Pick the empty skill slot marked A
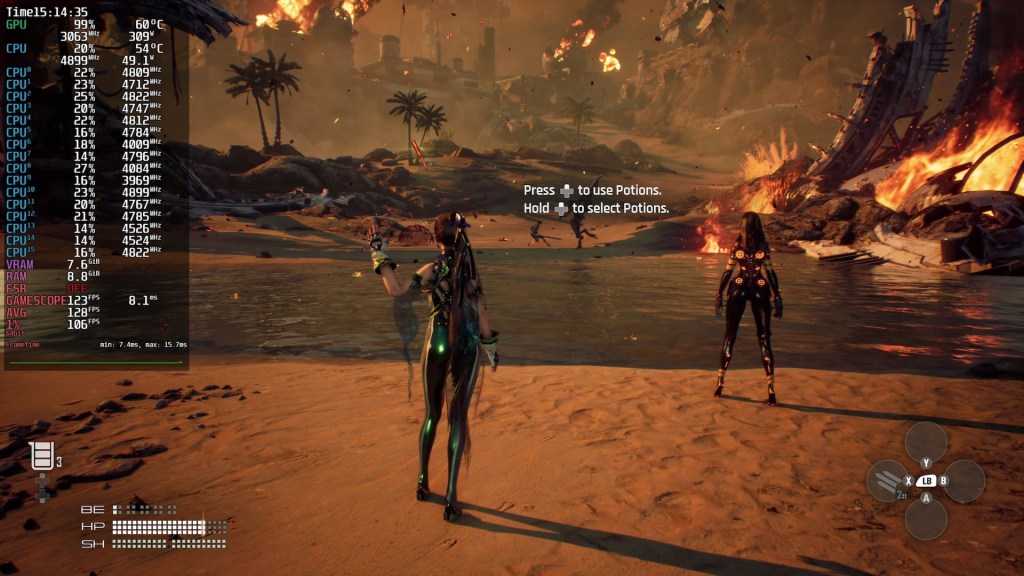The height and width of the screenshot is (576, 1024). 926,518
